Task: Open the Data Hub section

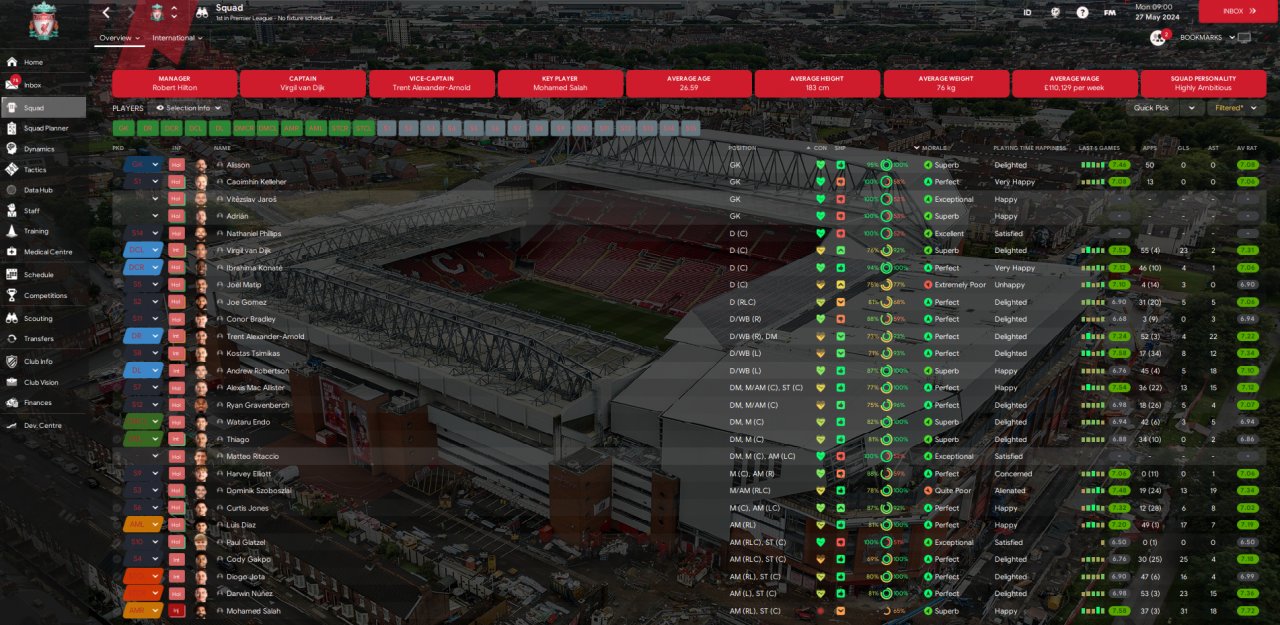Action: tap(38, 190)
